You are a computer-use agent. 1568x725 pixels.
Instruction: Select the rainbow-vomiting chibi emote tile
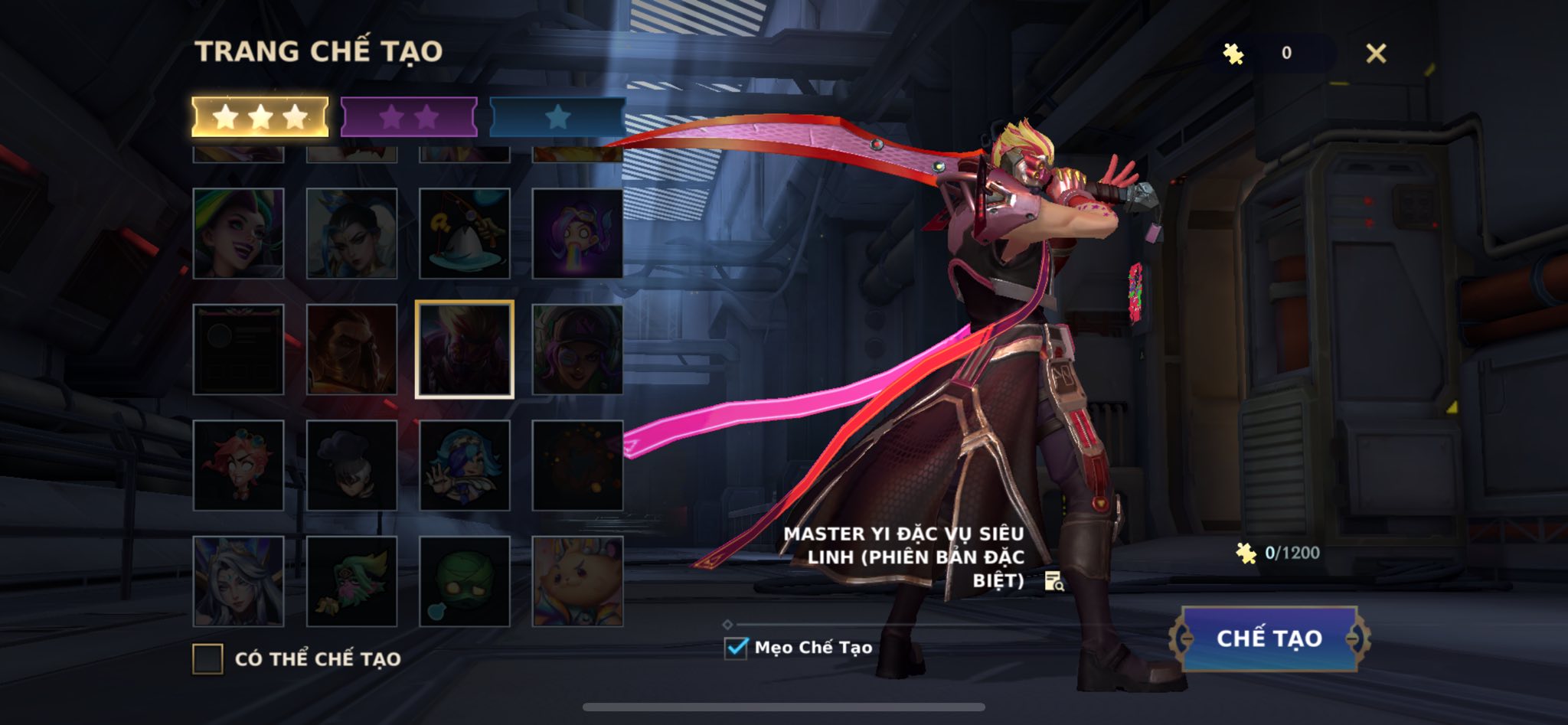tap(577, 233)
